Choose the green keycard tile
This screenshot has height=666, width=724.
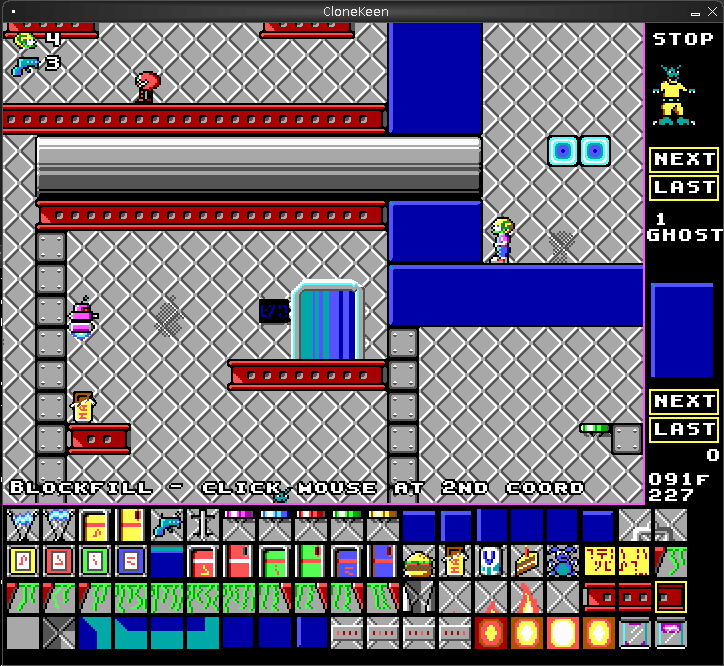click(x=94, y=562)
